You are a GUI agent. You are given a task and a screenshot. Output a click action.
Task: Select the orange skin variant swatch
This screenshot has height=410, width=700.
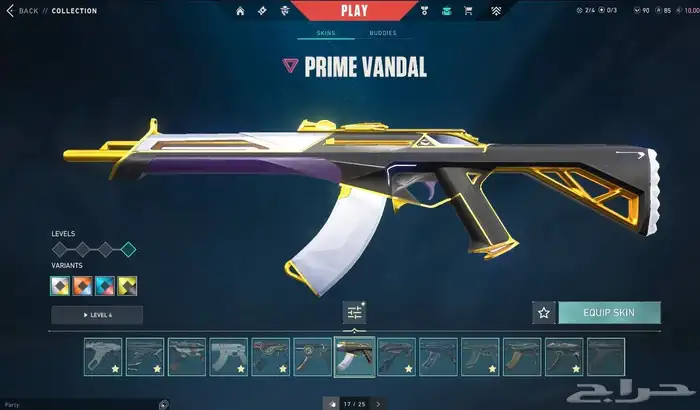pos(82,286)
